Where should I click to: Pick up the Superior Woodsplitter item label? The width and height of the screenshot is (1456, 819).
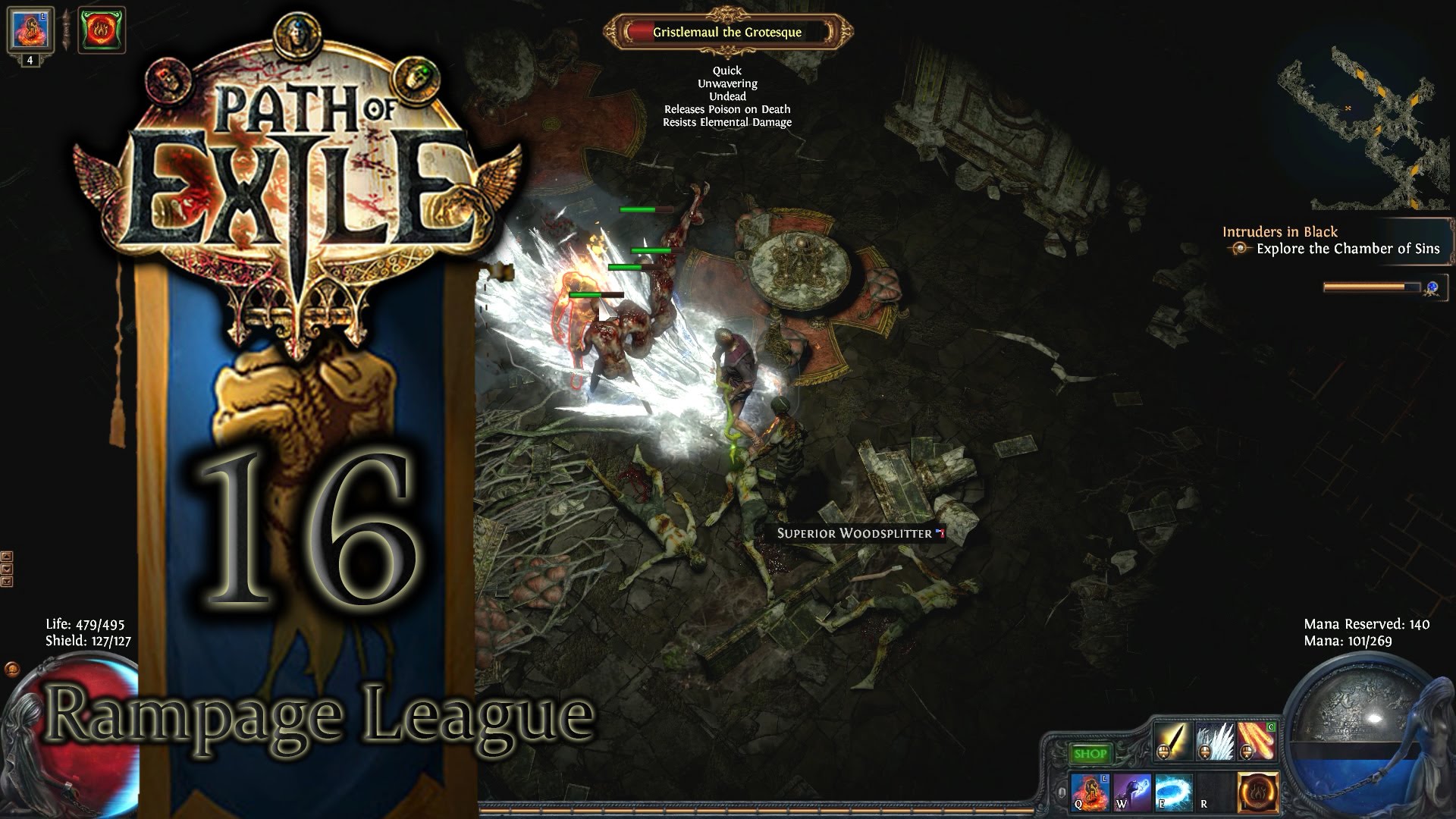click(855, 533)
